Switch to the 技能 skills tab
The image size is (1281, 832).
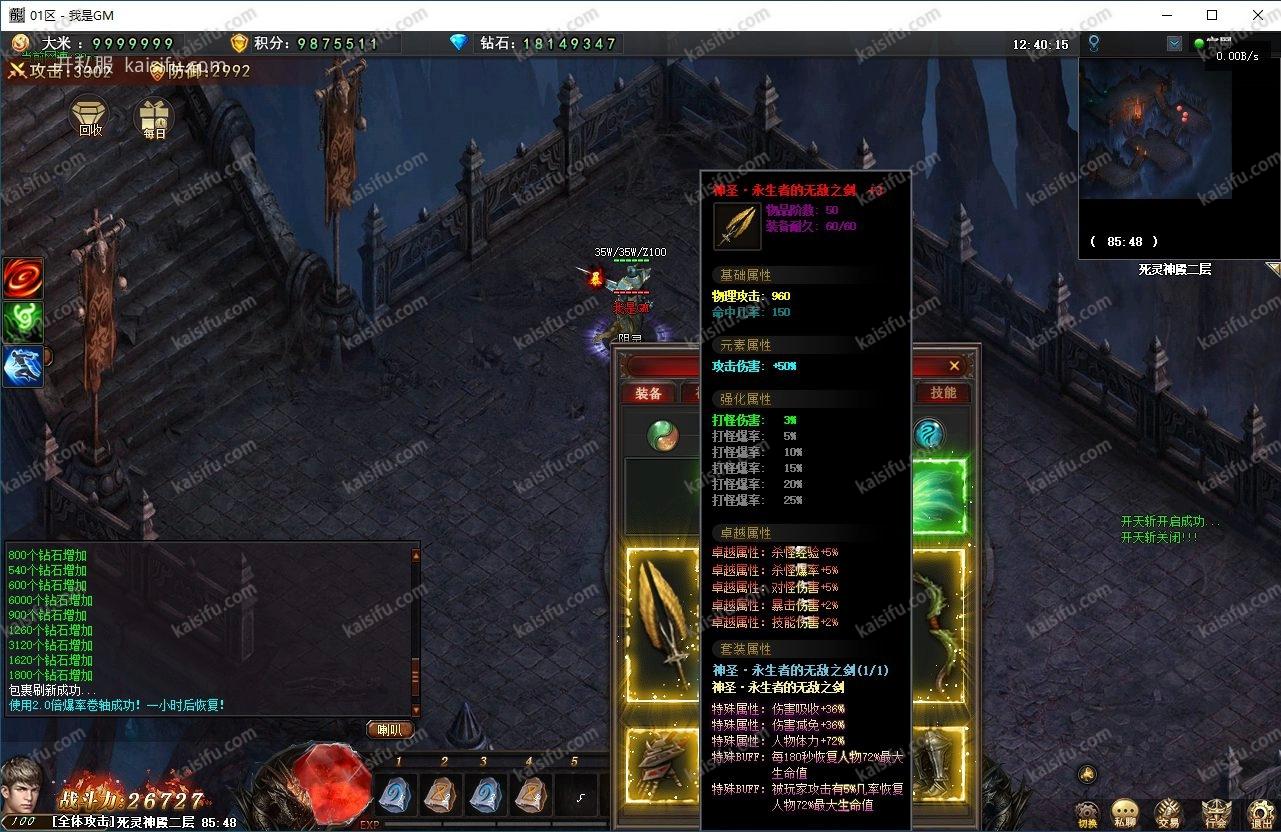tap(943, 393)
